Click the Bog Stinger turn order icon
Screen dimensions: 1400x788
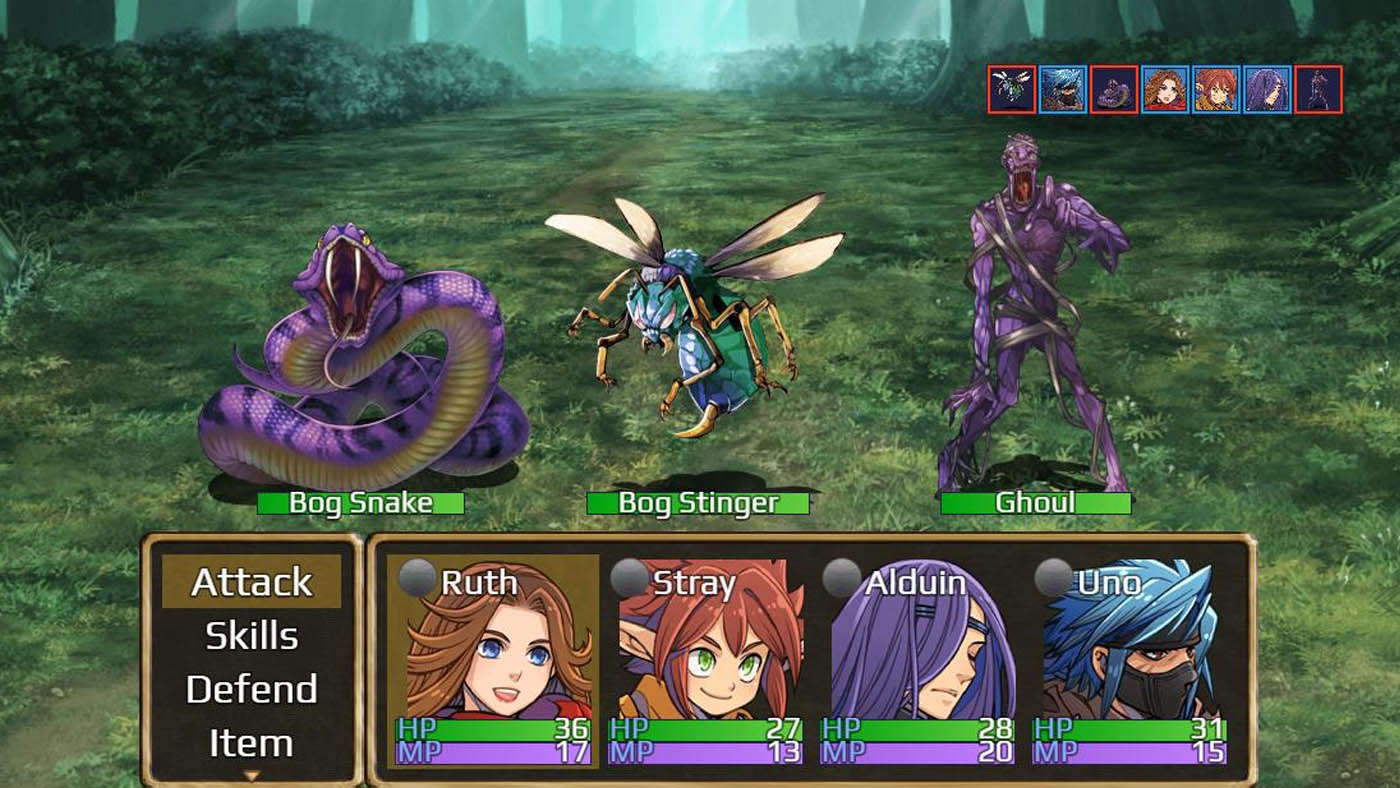[1011, 90]
